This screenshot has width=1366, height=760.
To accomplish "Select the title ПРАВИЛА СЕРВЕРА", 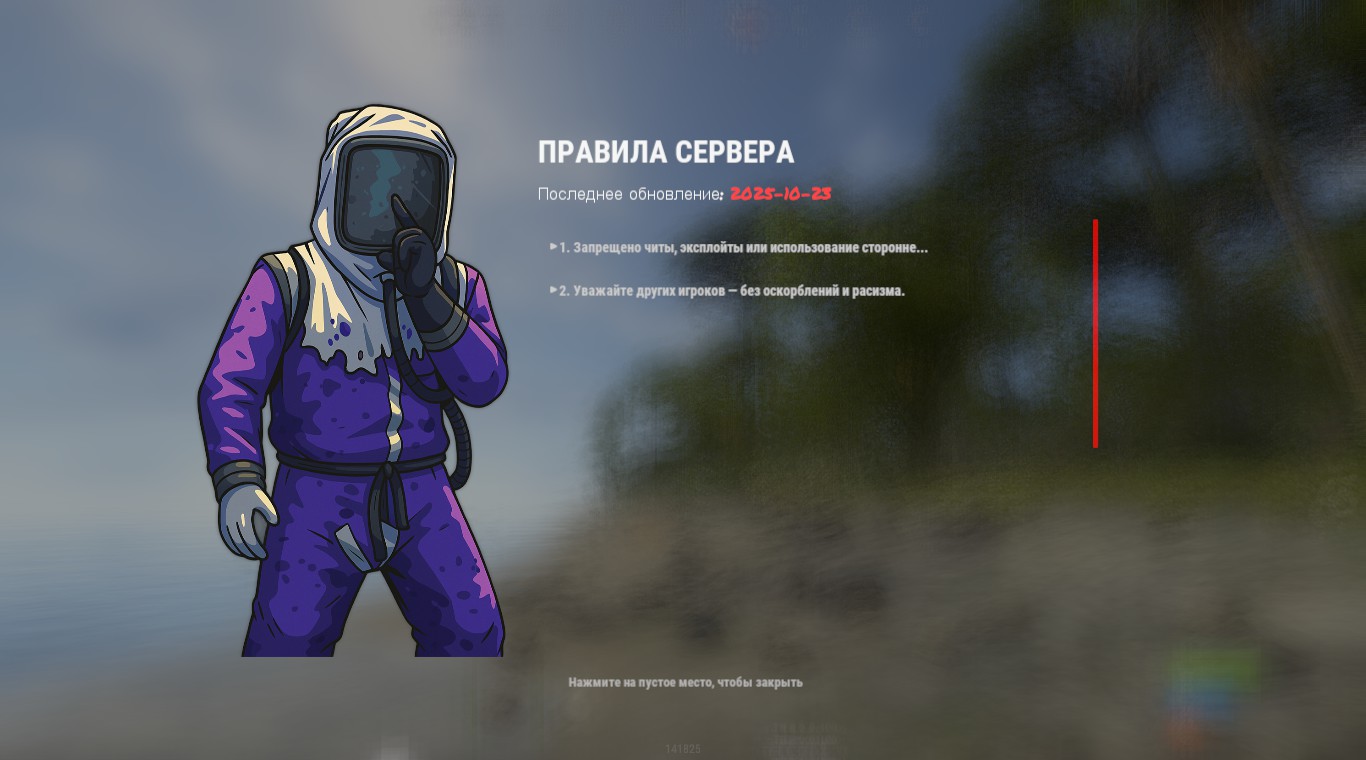I will 667,153.
